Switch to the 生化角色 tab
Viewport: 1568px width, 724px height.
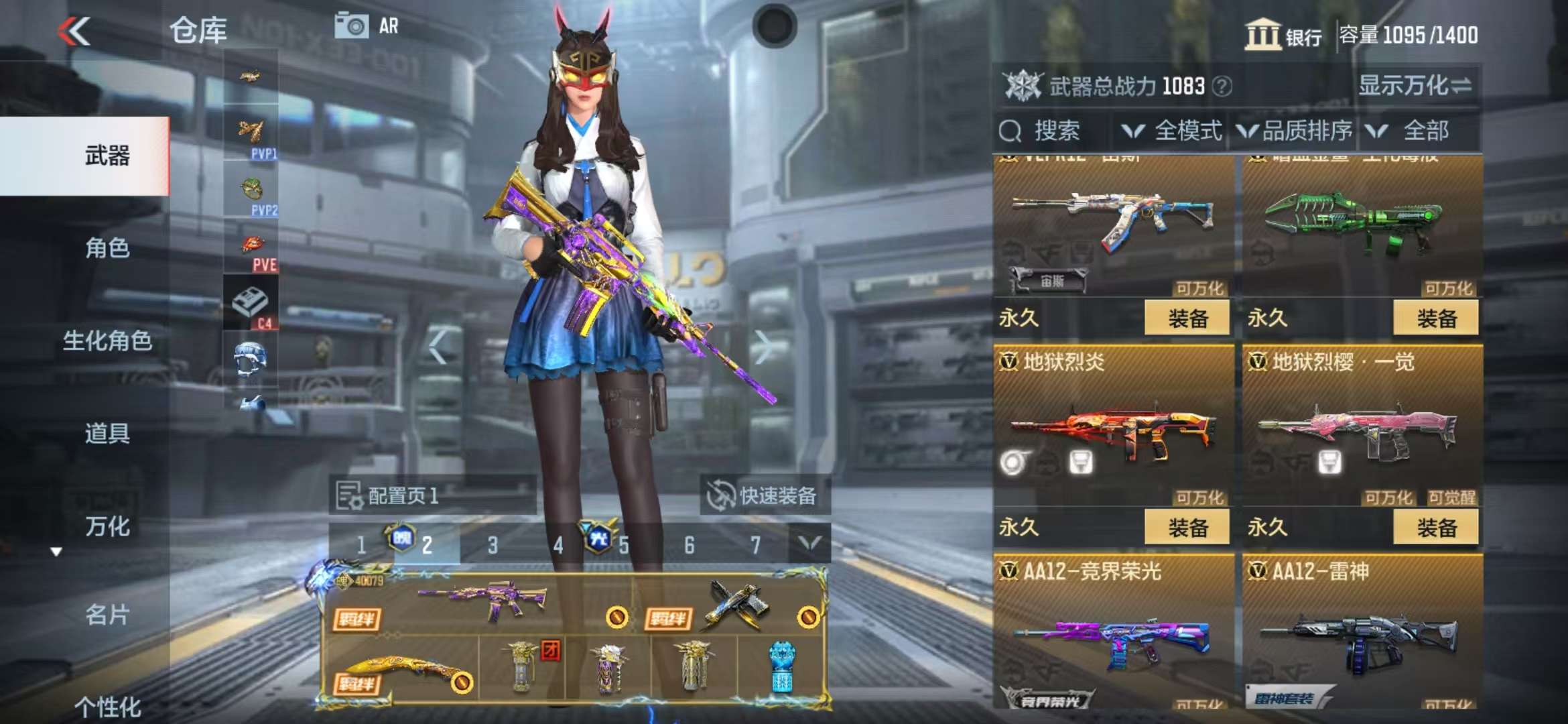point(107,341)
